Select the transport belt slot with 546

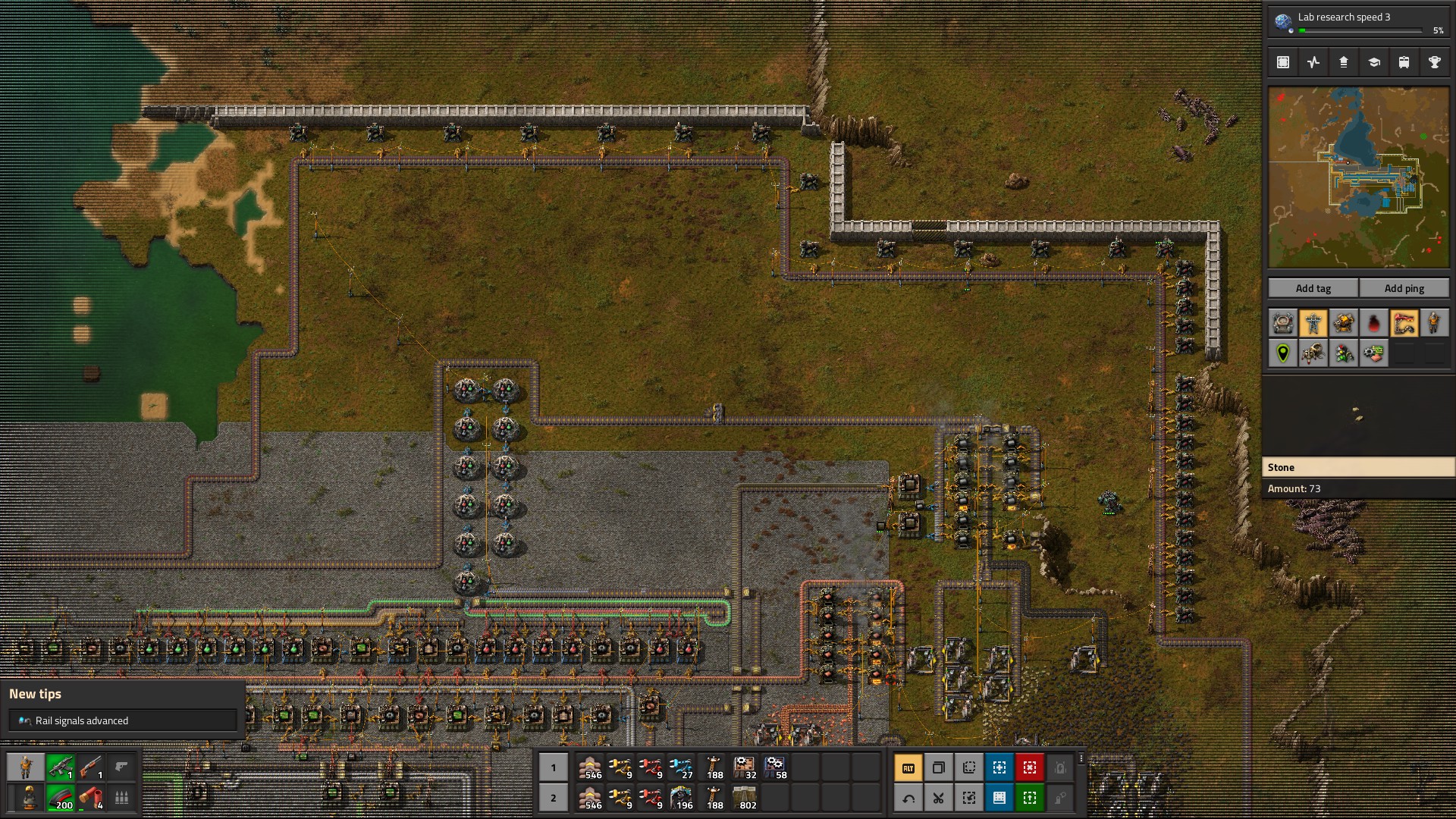[x=590, y=767]
